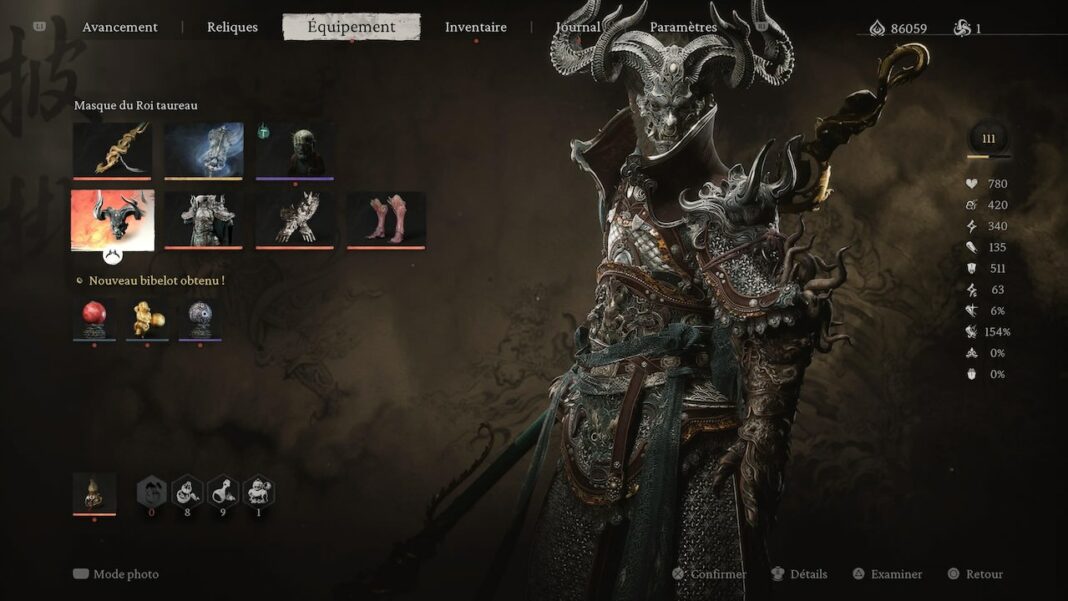The width and height of the screenshot is (1068, 601).
Task: Select the Masque du Roi taureau slot
Action: pos(112,220)
